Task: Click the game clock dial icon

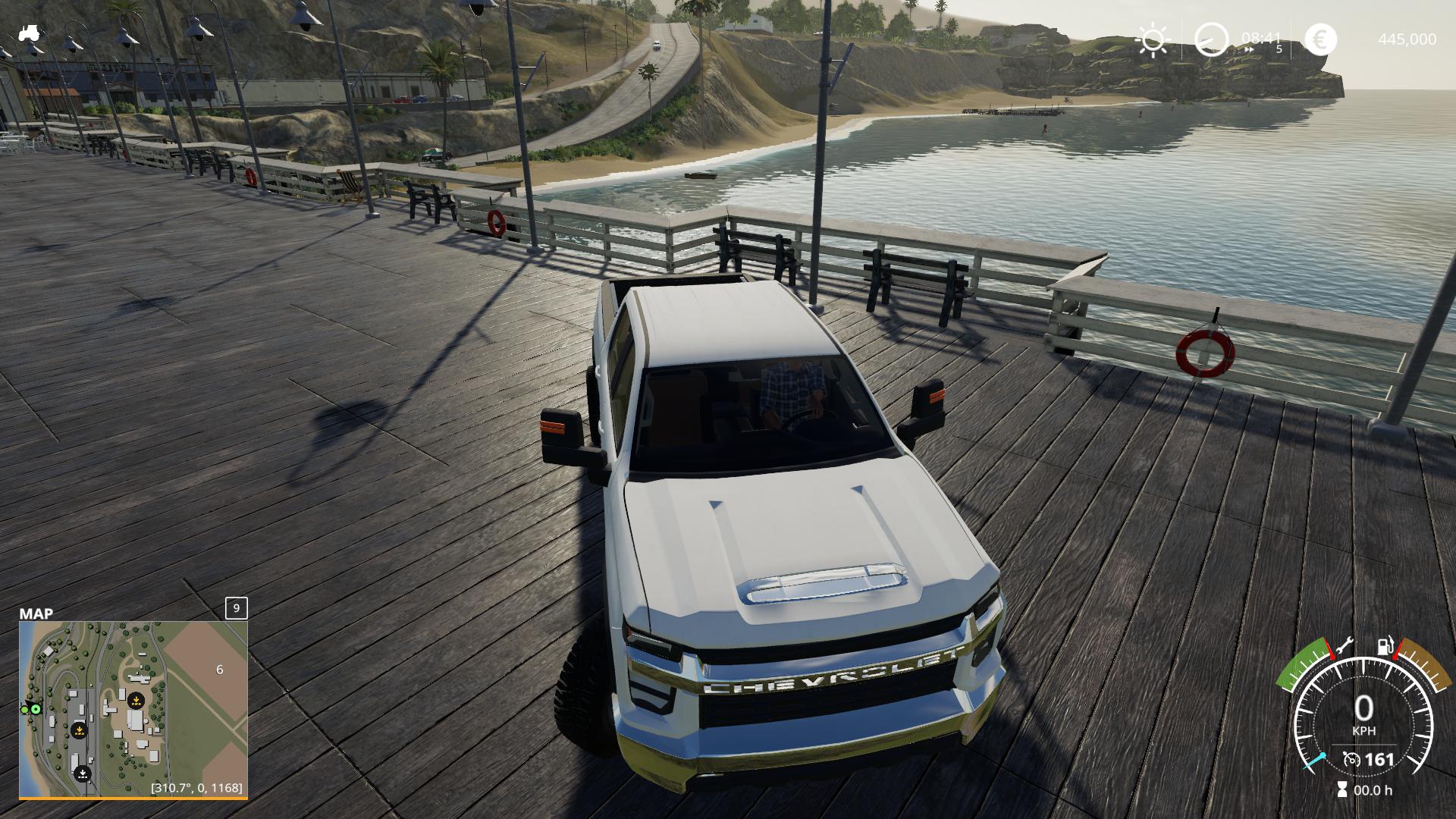Action: tap(1211, 39)
